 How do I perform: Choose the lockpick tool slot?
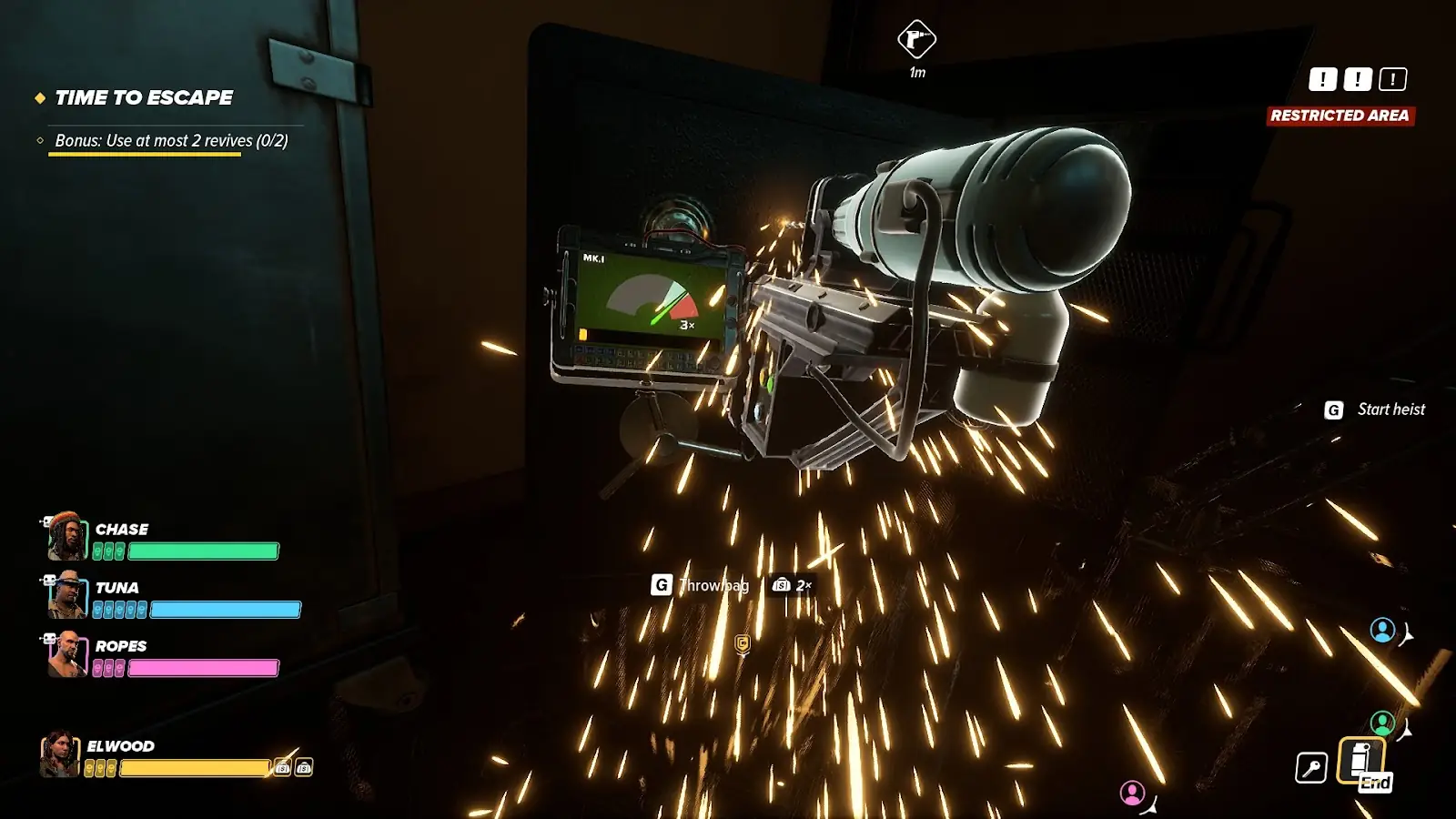click(x=1310, y=768)
